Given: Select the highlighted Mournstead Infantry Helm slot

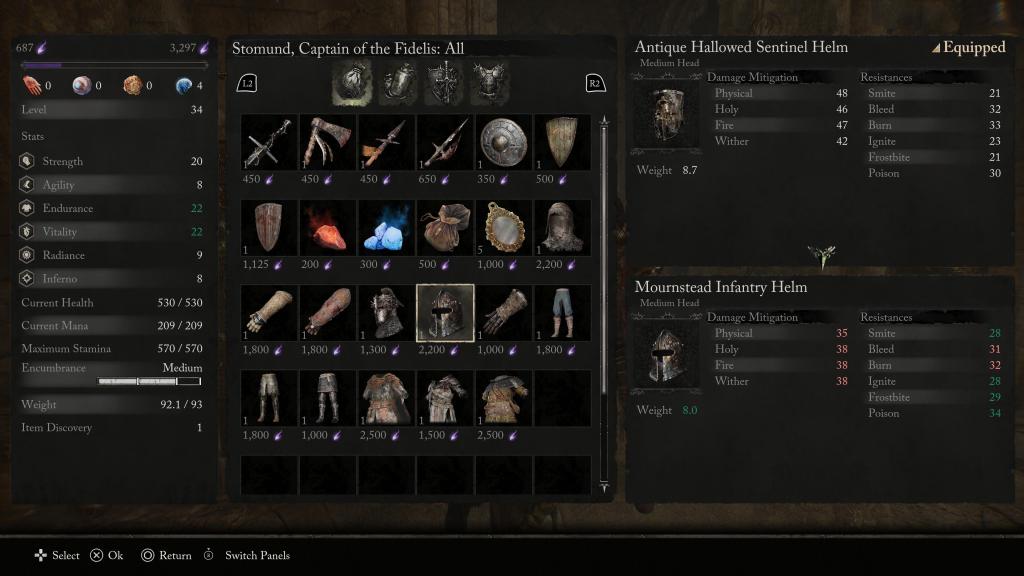Looking at the screenshot, I should pyautogui.click(x=445, y=312).
